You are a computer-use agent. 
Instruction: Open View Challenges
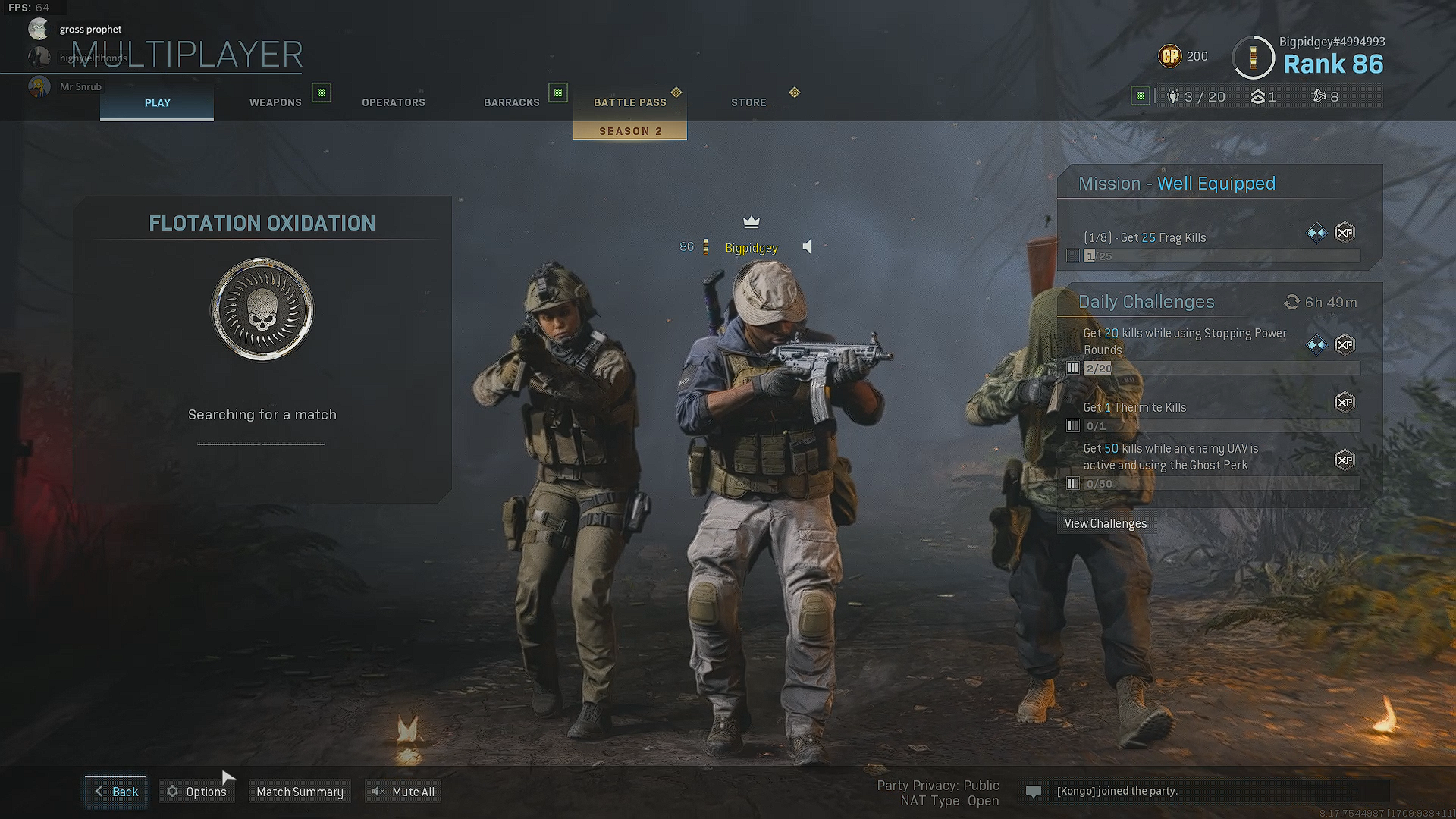[1106, 523]
